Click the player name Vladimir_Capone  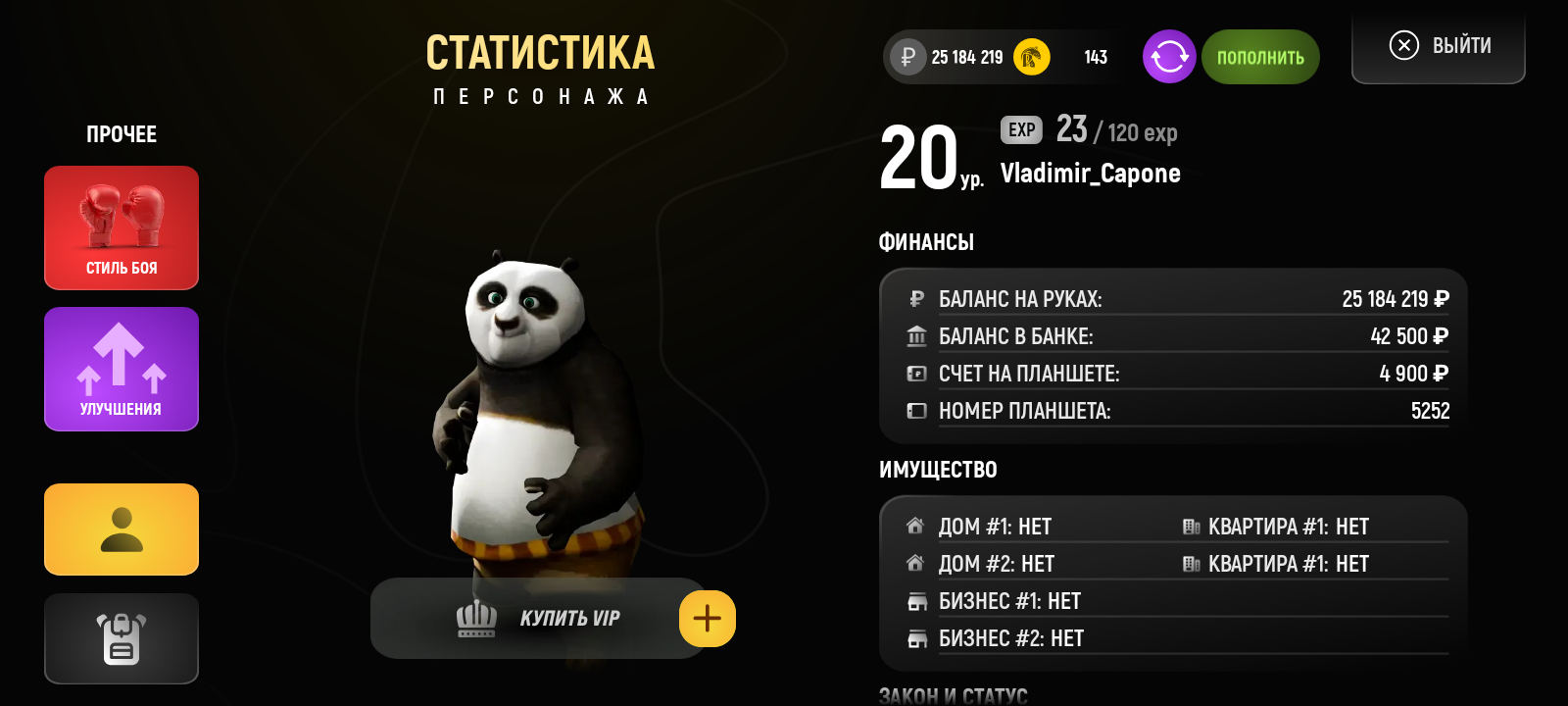tap(1091, 174)
